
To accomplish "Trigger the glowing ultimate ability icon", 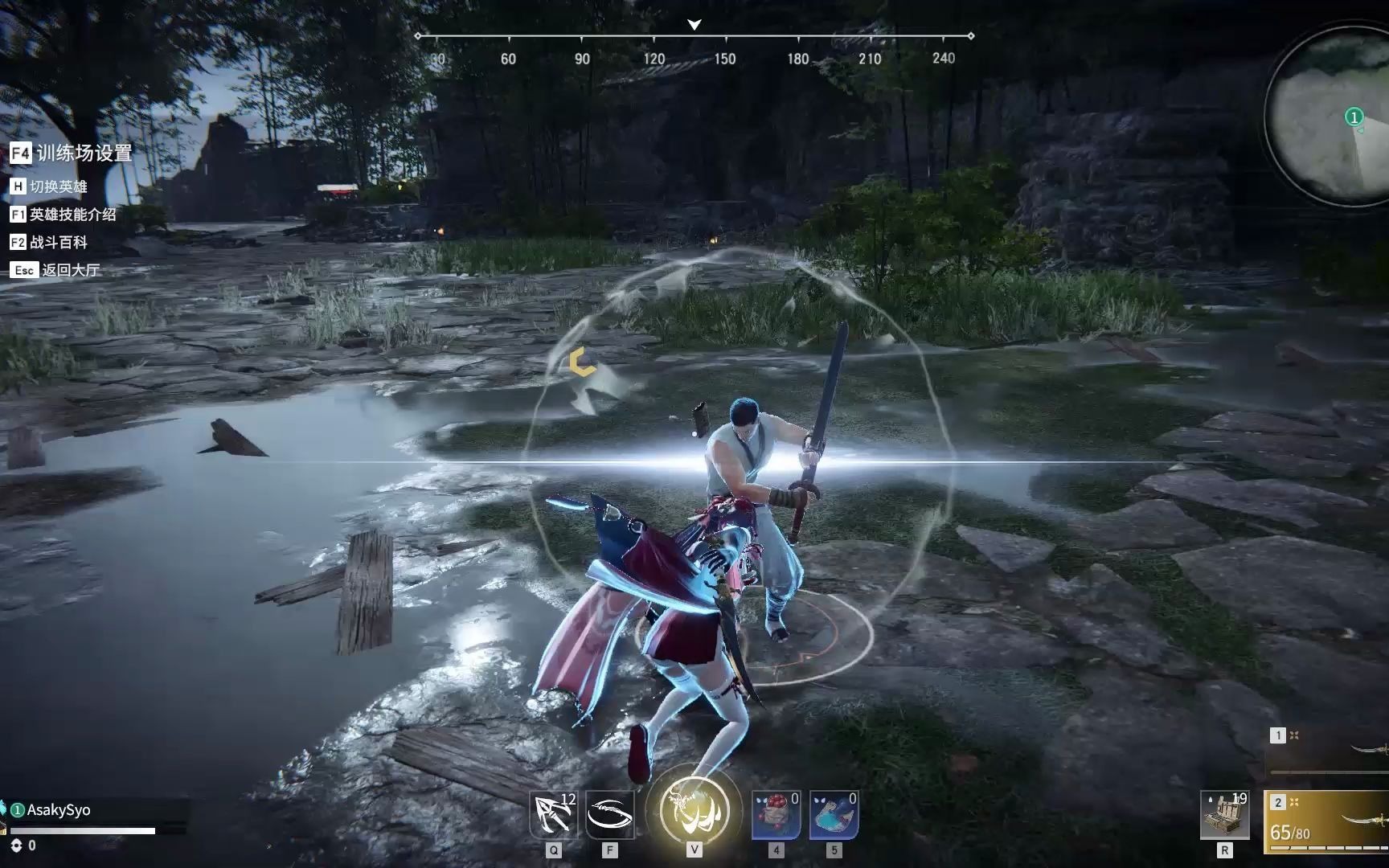I will (694, 811).
